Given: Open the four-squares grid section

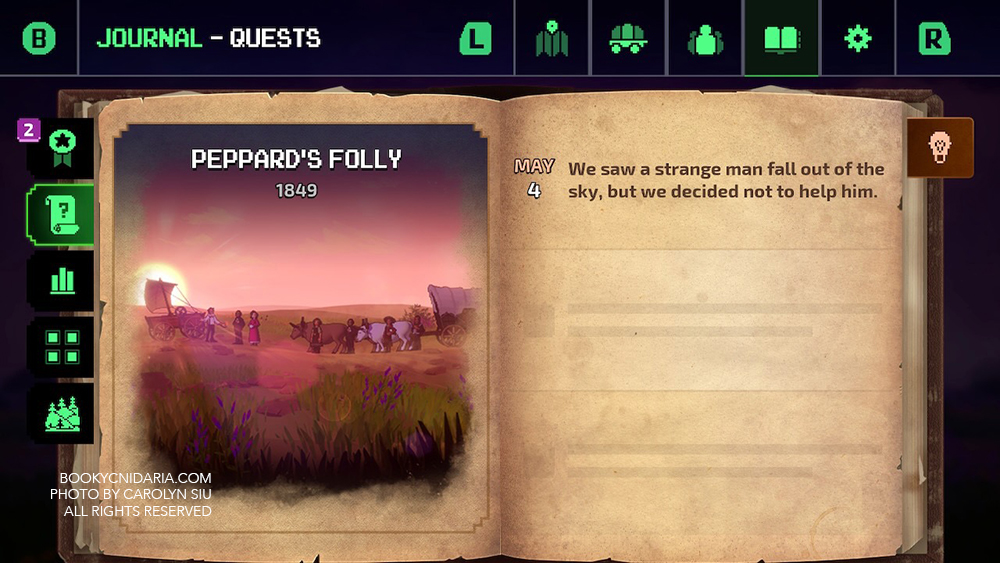Looking at the screenshot, I should click(x=62, y=347).
